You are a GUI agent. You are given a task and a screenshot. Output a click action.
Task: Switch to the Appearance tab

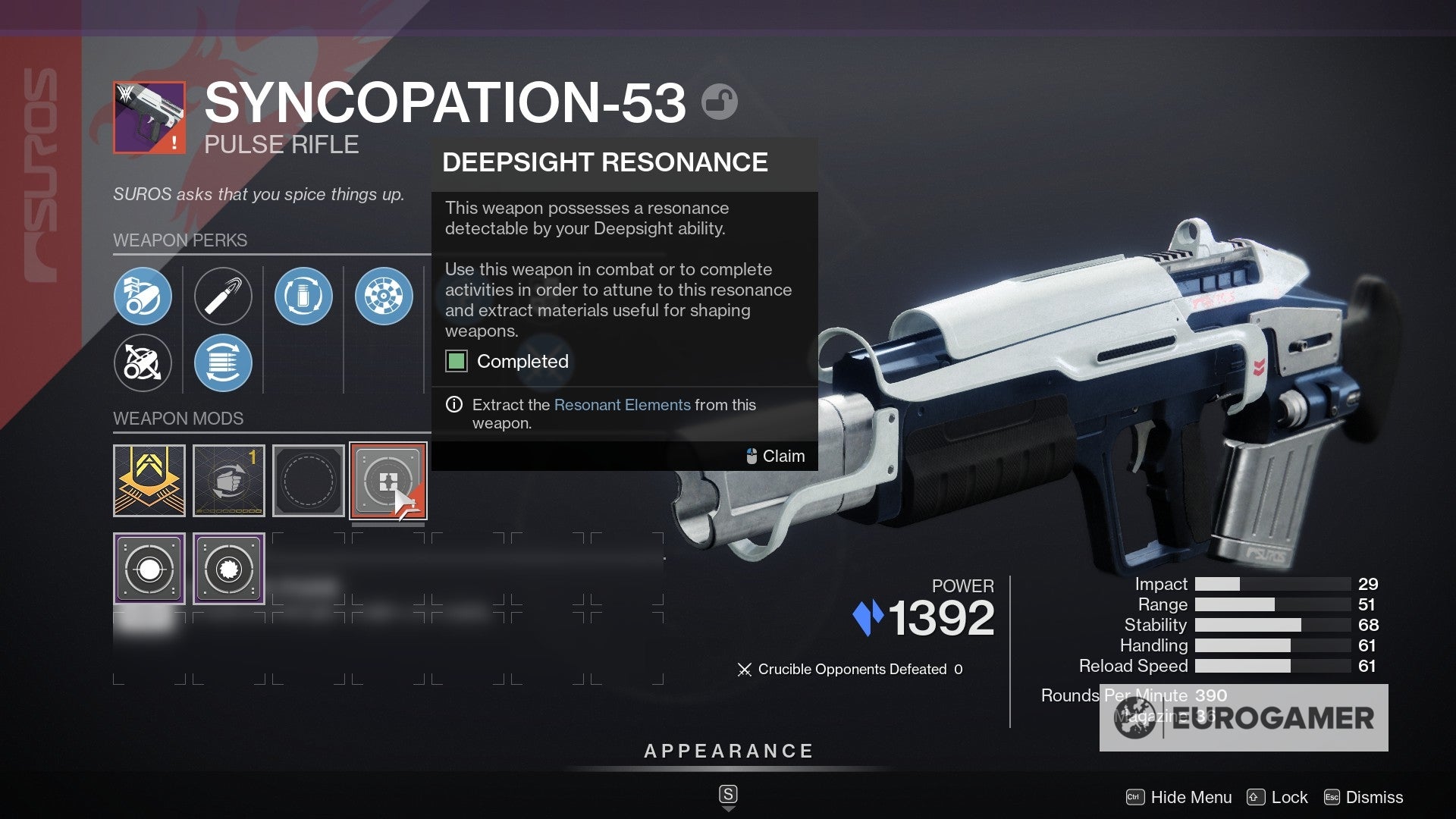pyautogui.click(x=727, y=752)
